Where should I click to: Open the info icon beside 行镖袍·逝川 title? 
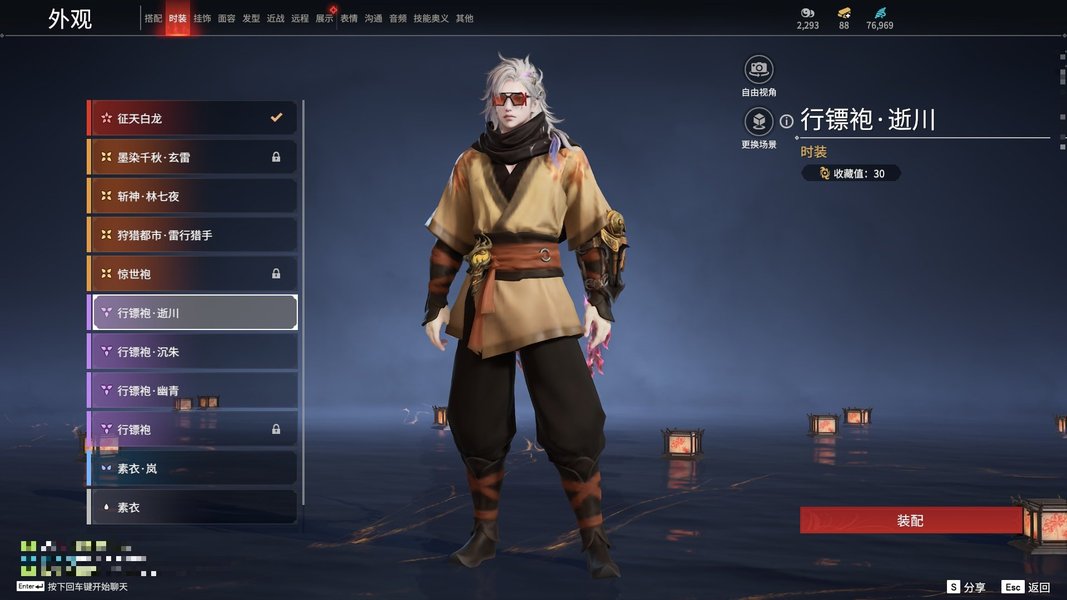[x=787, y=121]
